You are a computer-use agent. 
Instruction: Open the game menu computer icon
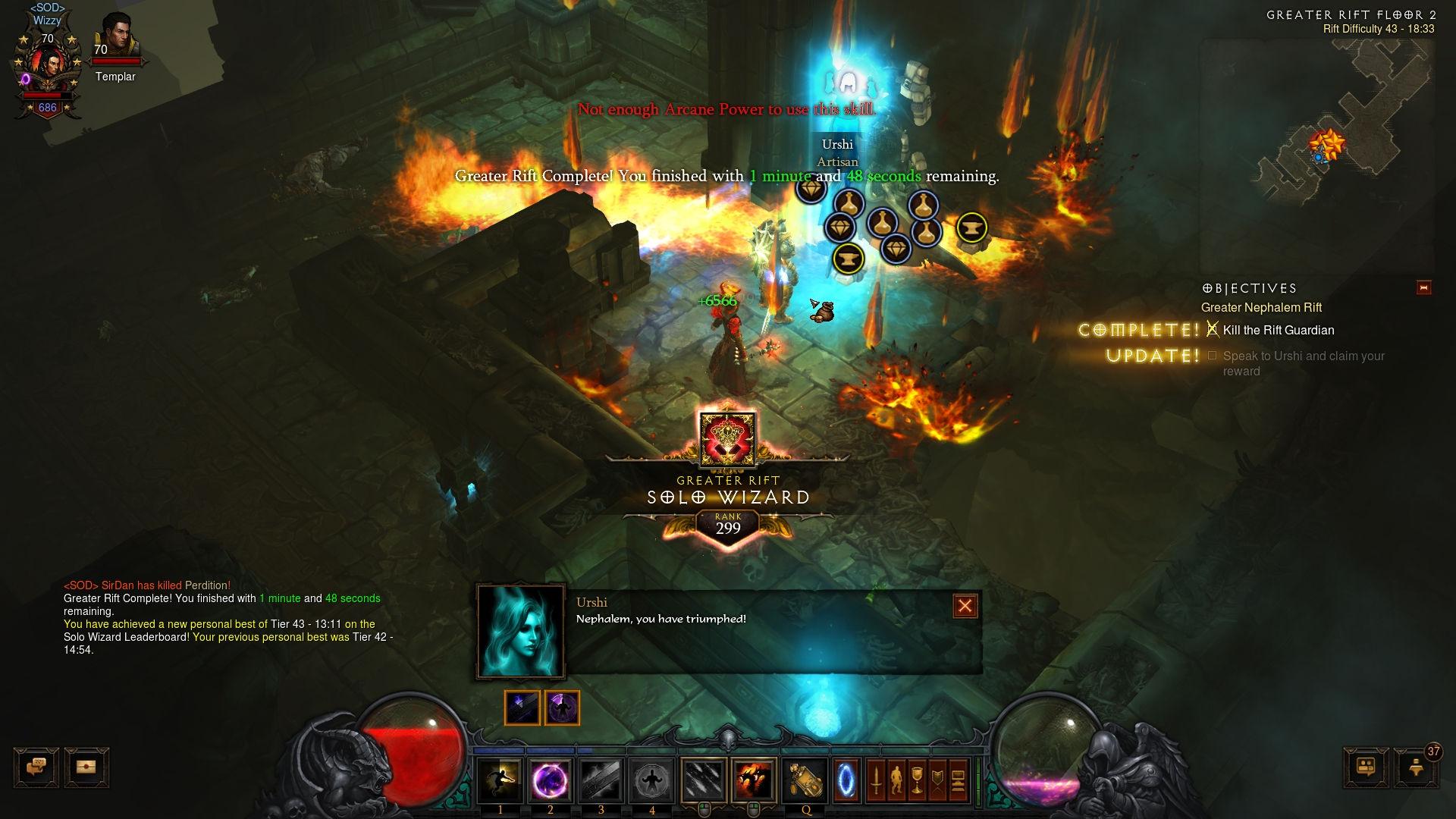coord(958,780)
